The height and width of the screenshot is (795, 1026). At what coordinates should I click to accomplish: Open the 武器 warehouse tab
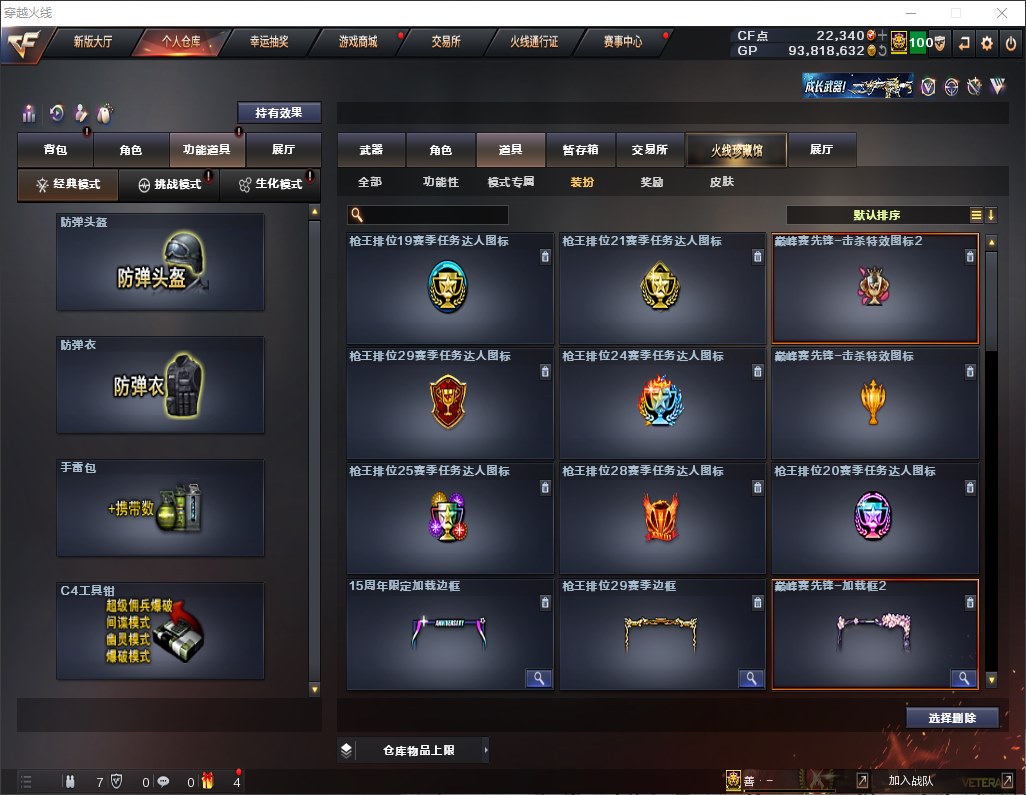(x=371, y=150)
